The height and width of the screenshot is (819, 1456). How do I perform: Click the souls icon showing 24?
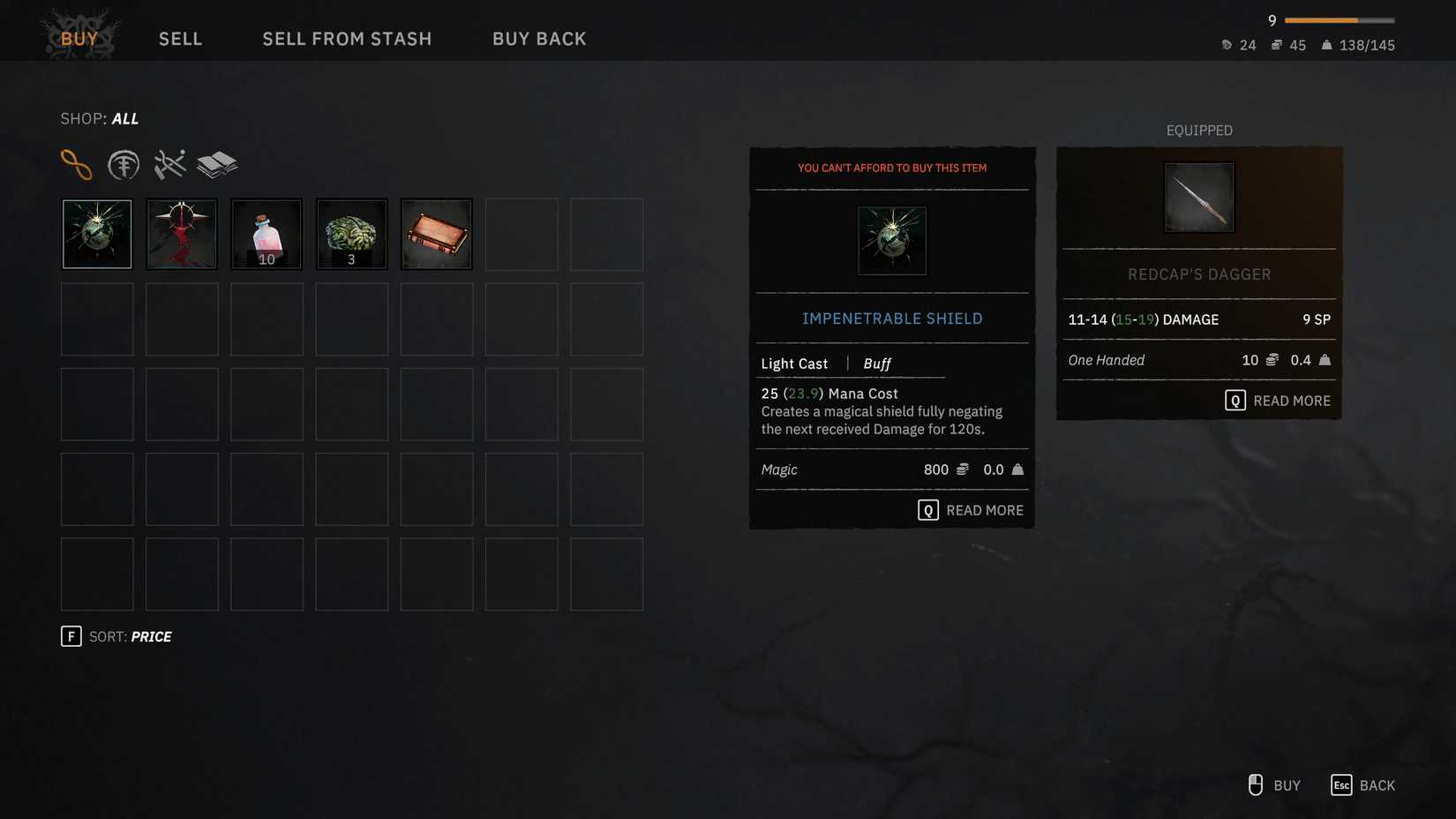(1226, 45)
